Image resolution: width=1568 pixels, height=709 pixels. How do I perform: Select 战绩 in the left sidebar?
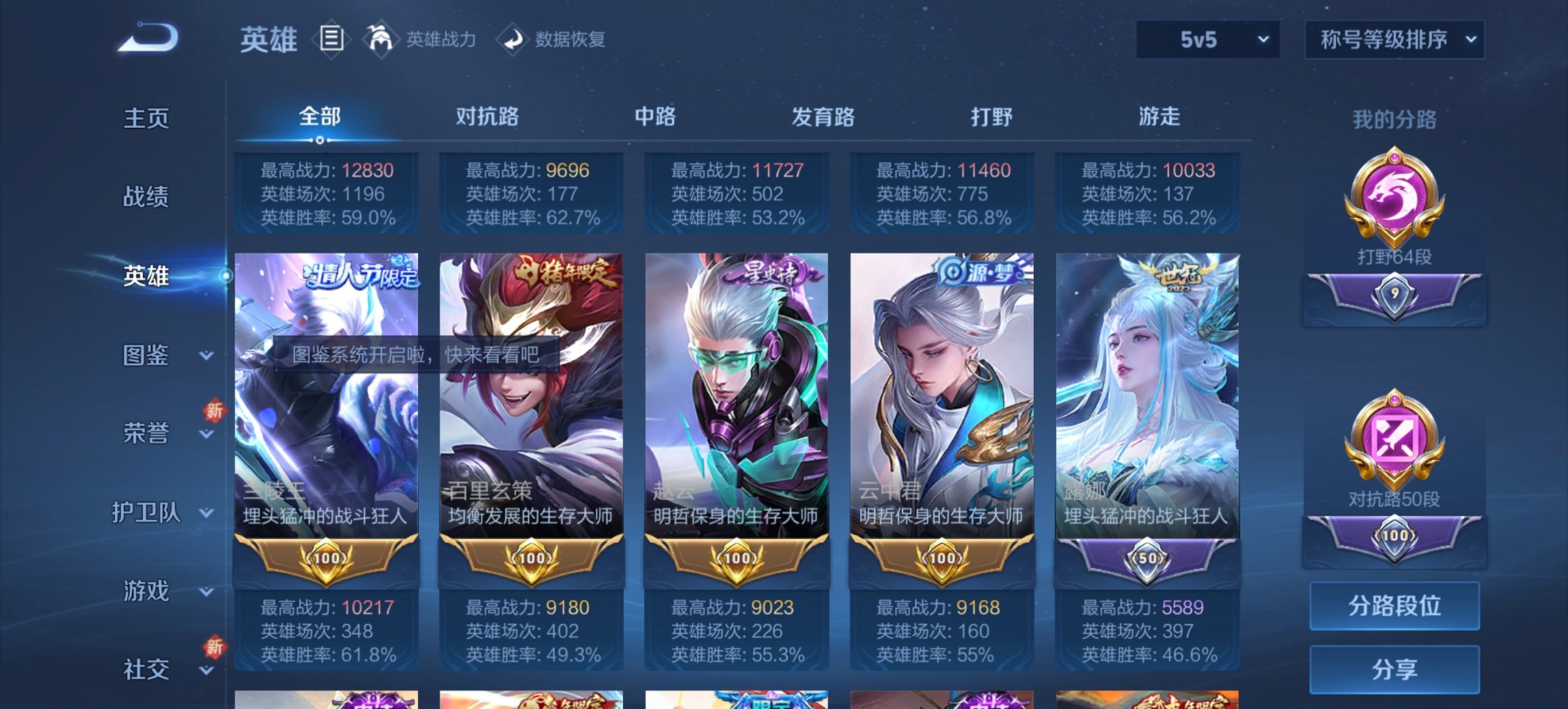[147, 197]
